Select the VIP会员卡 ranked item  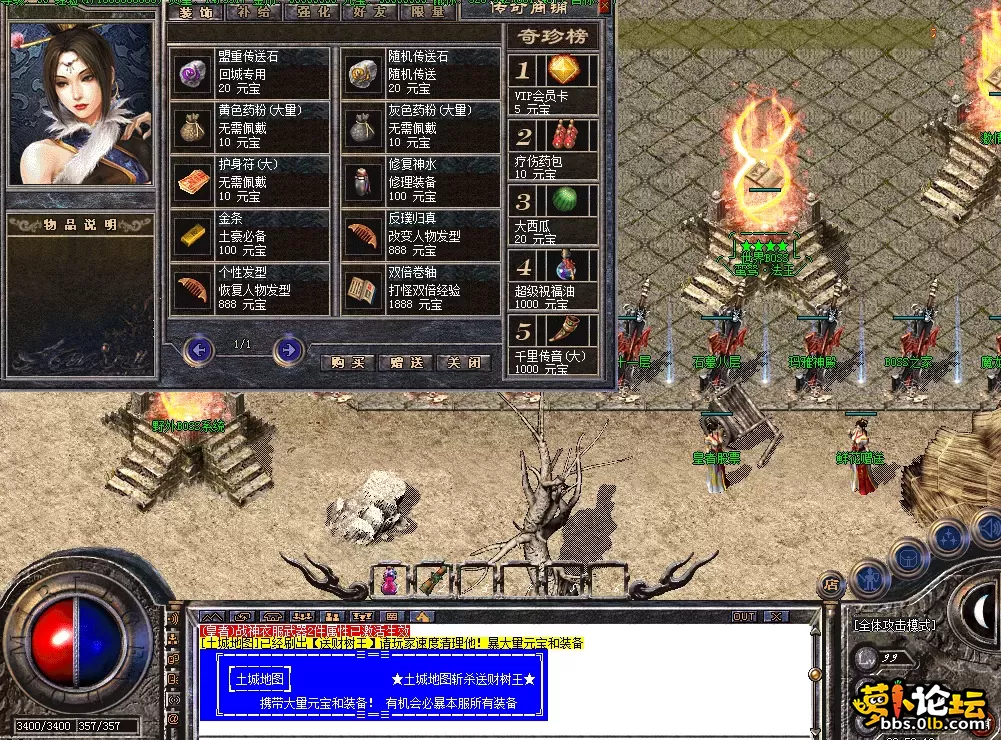(553, 85)
